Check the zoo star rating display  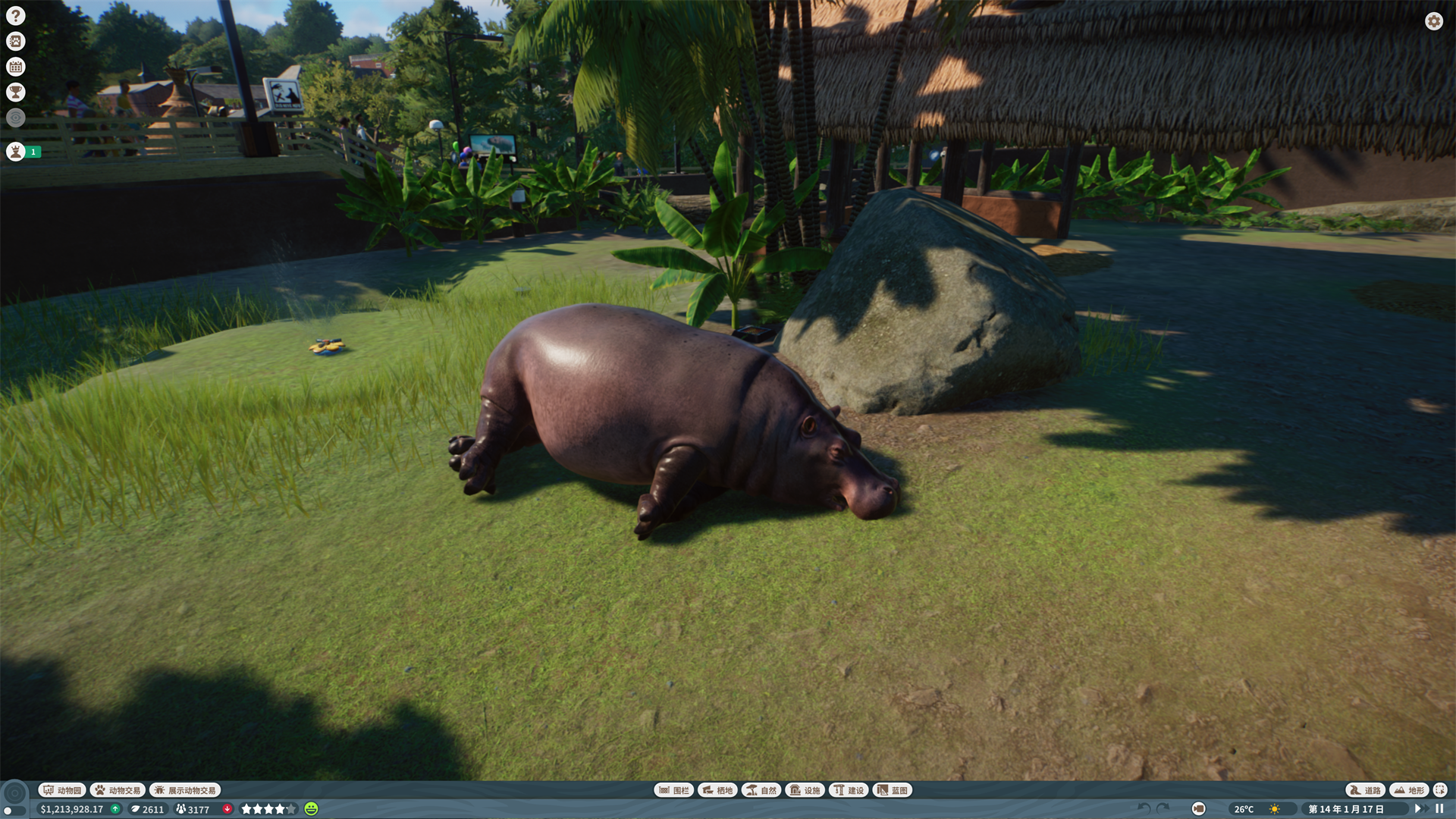click(x=267, y=809)
